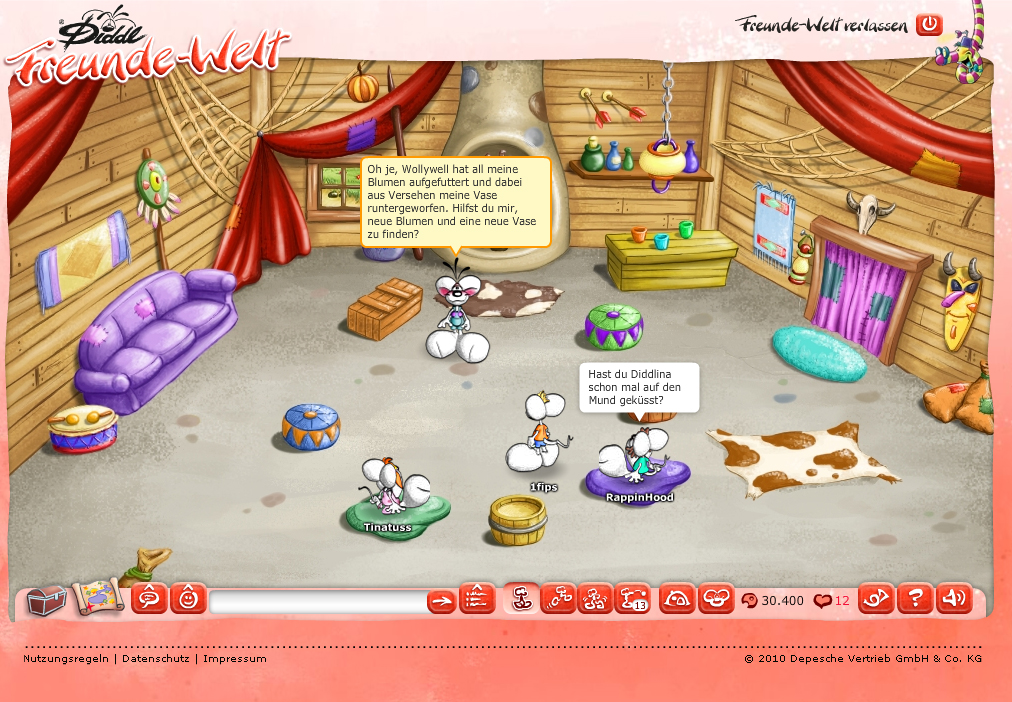
Task: Open the post horn messages button
Action: click(876, 599)
